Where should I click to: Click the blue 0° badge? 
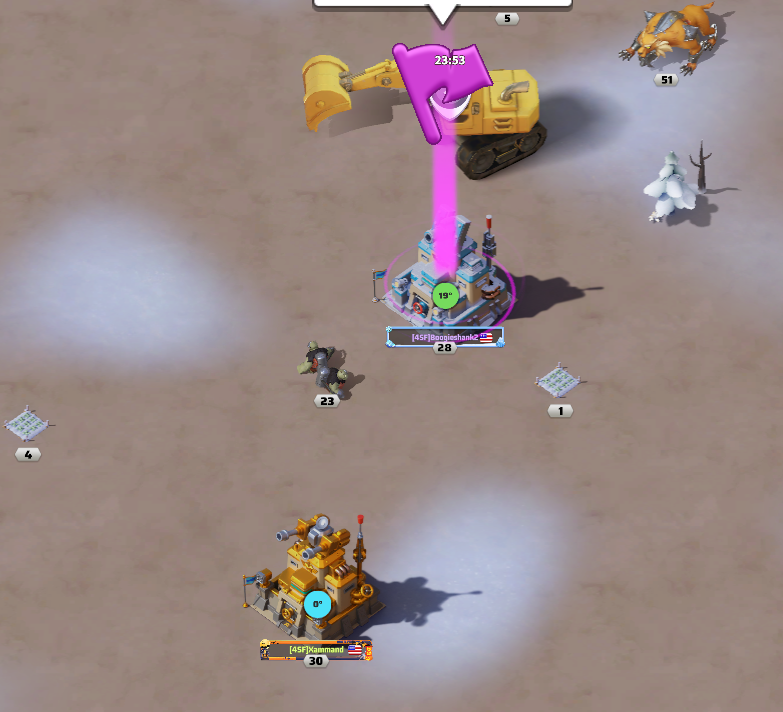317,604
